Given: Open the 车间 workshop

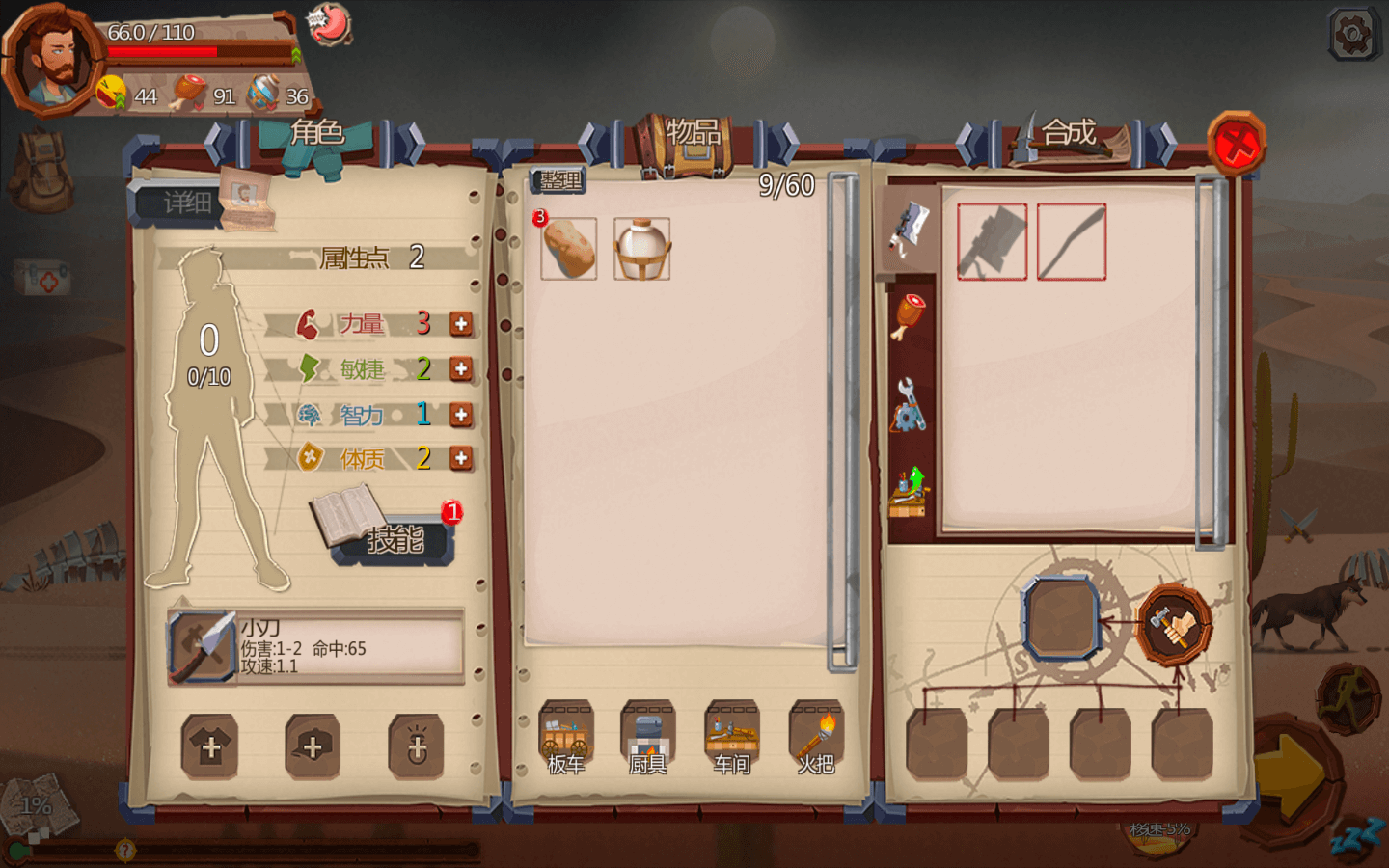Looking at the screenshot, I should [732, 739].
